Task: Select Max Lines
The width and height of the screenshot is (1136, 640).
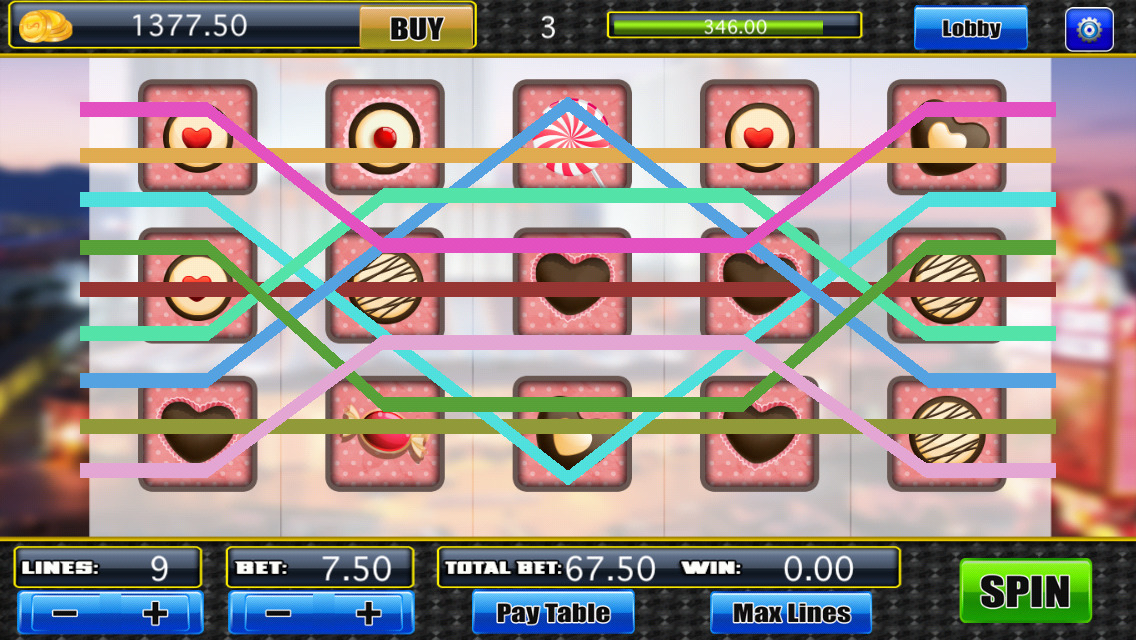Action: pyautogui.click(x=791, y=612)
